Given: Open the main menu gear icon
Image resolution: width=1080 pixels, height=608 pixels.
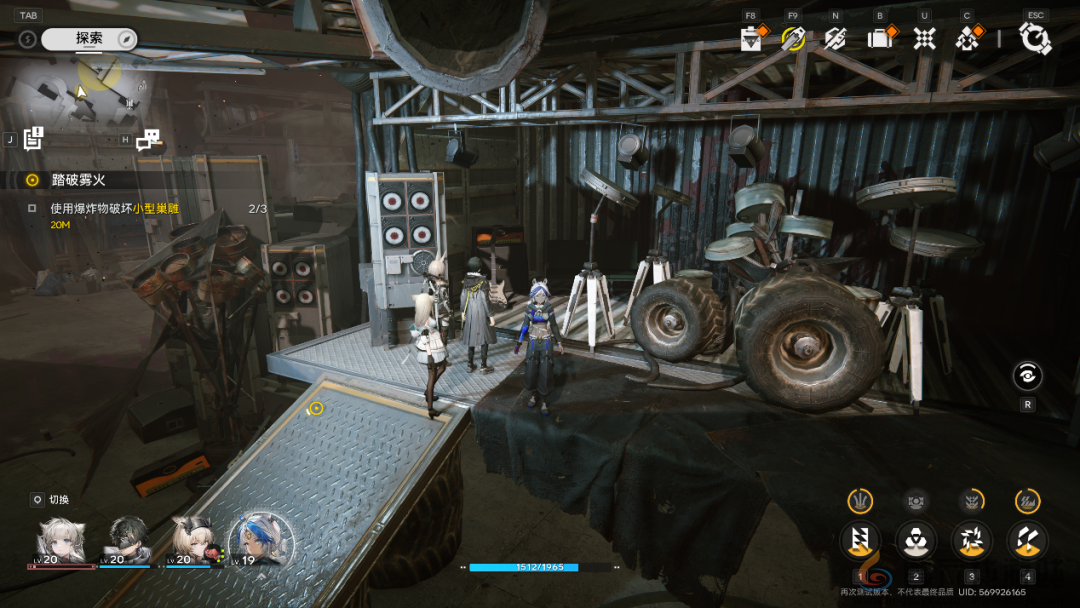Looking at the screenshot, I should (1034, 38).
